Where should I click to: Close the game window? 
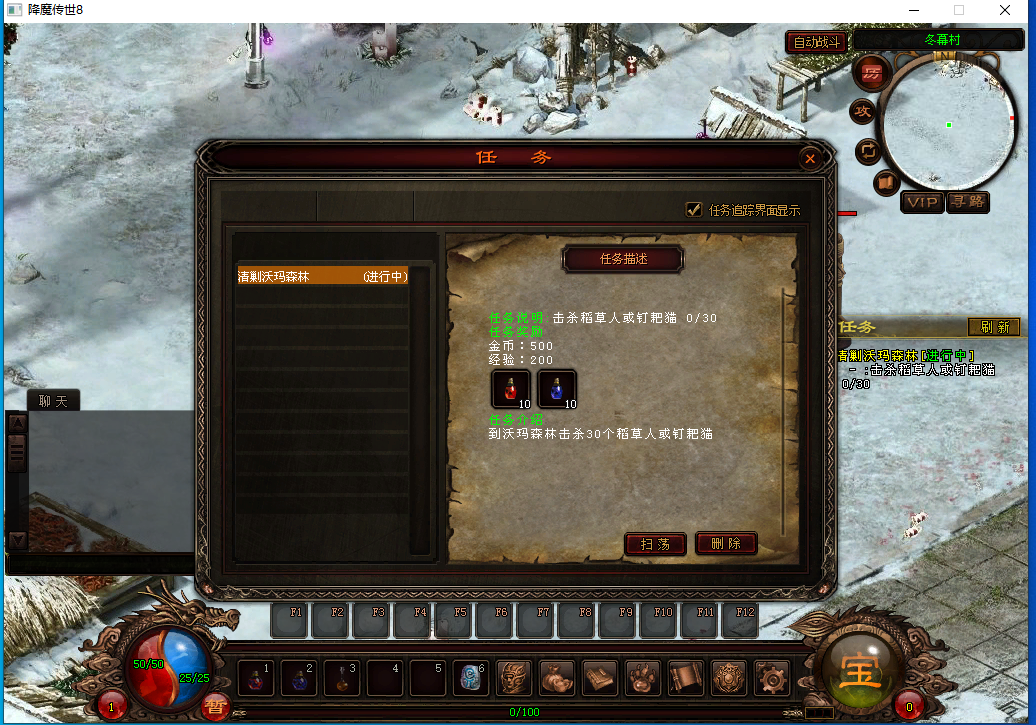(1005, 10)
